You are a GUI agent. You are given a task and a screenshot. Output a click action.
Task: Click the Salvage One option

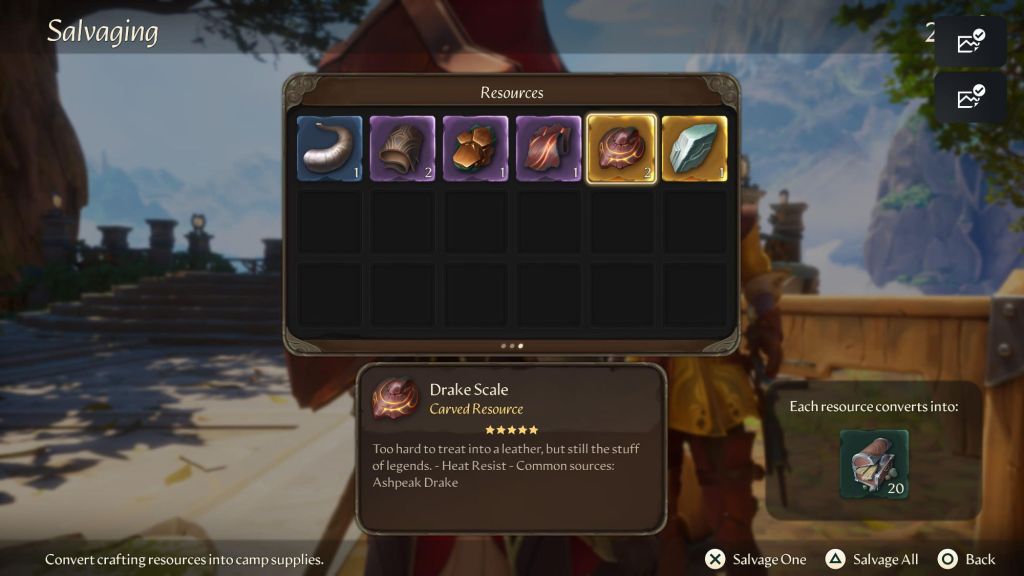[x=756, y=559]
